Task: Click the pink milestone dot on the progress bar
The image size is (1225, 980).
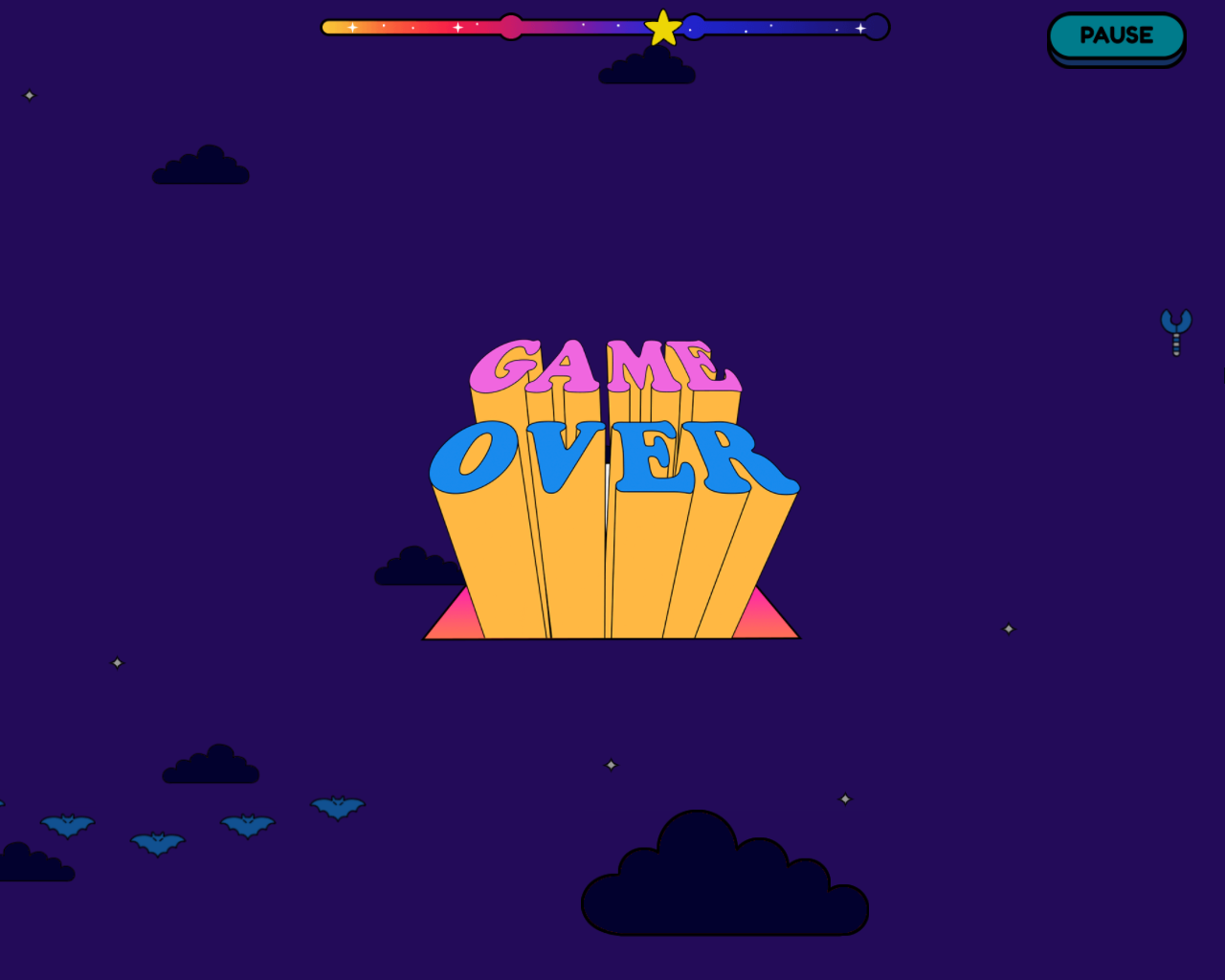Action: point(512,28)
